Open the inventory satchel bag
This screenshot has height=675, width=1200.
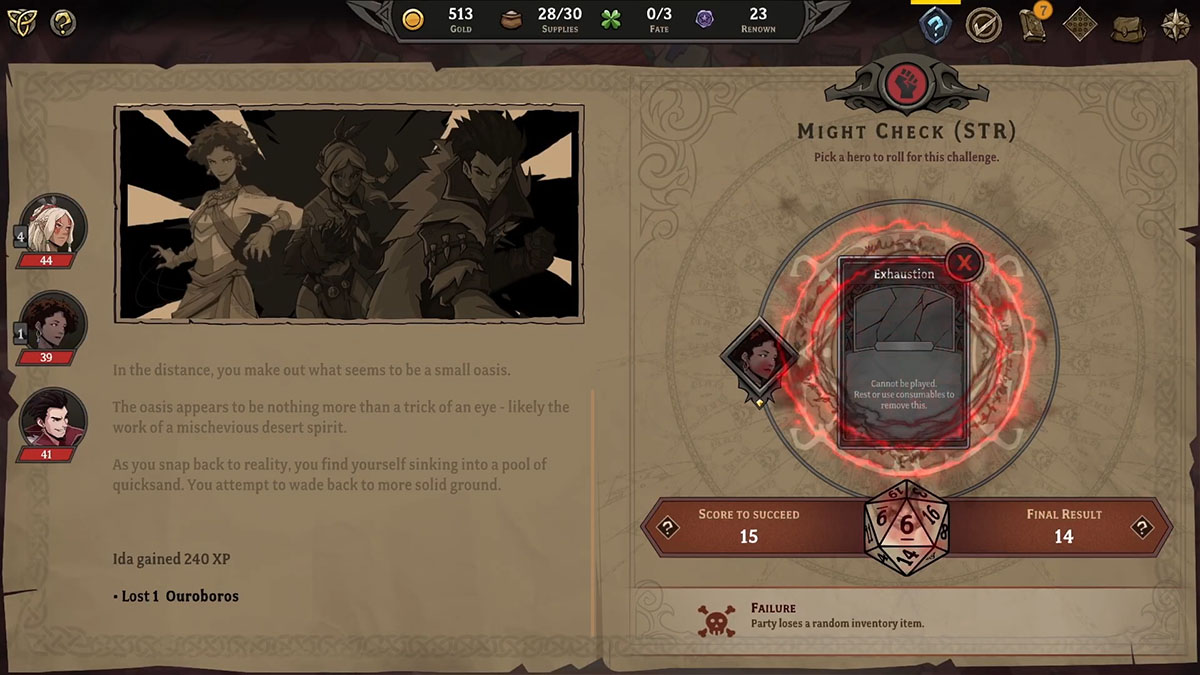click(1128, 24)
